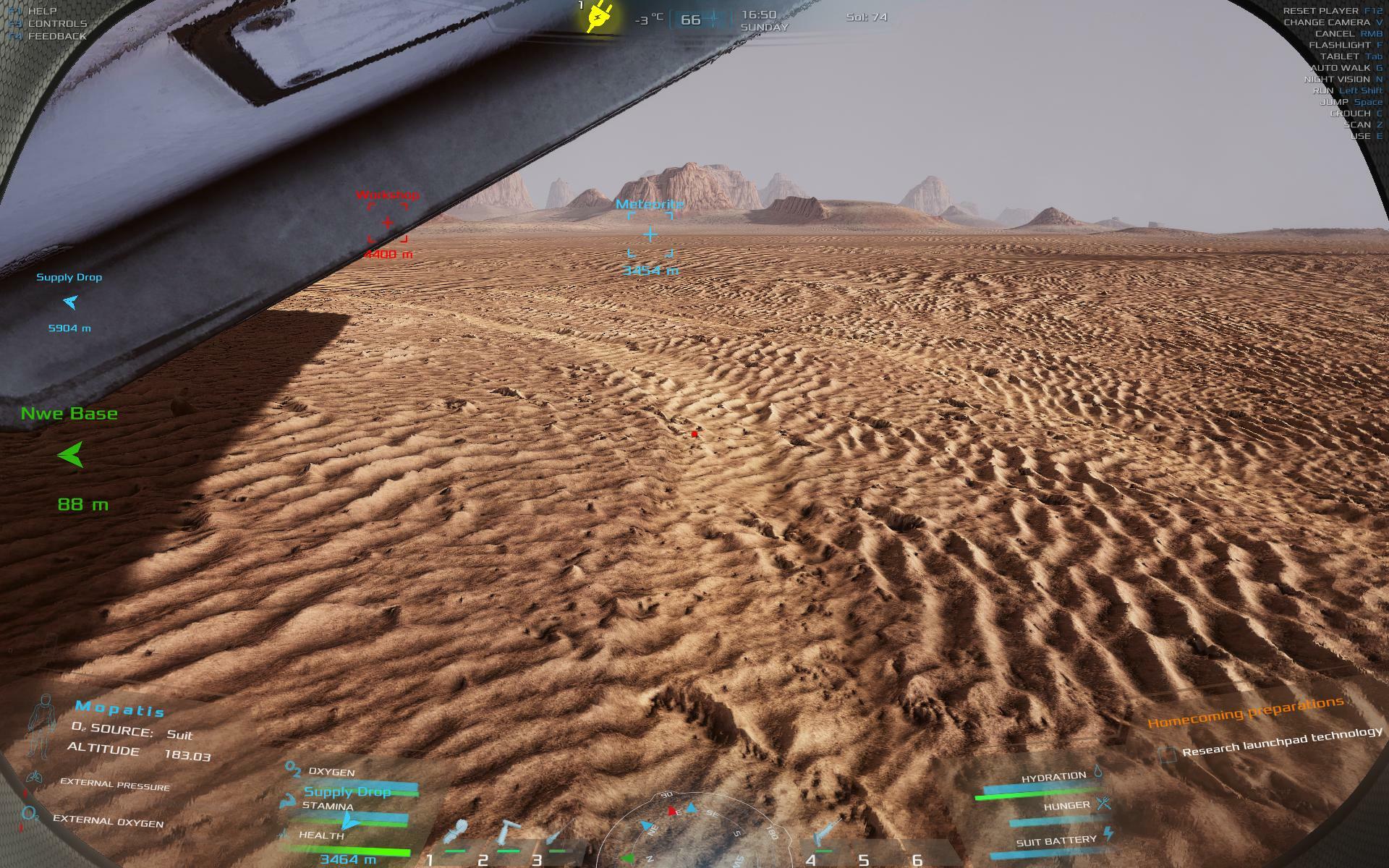The image size is (1389, 868).
Task: Select the tool in hotbar slot 1
Action: (459, 833)
